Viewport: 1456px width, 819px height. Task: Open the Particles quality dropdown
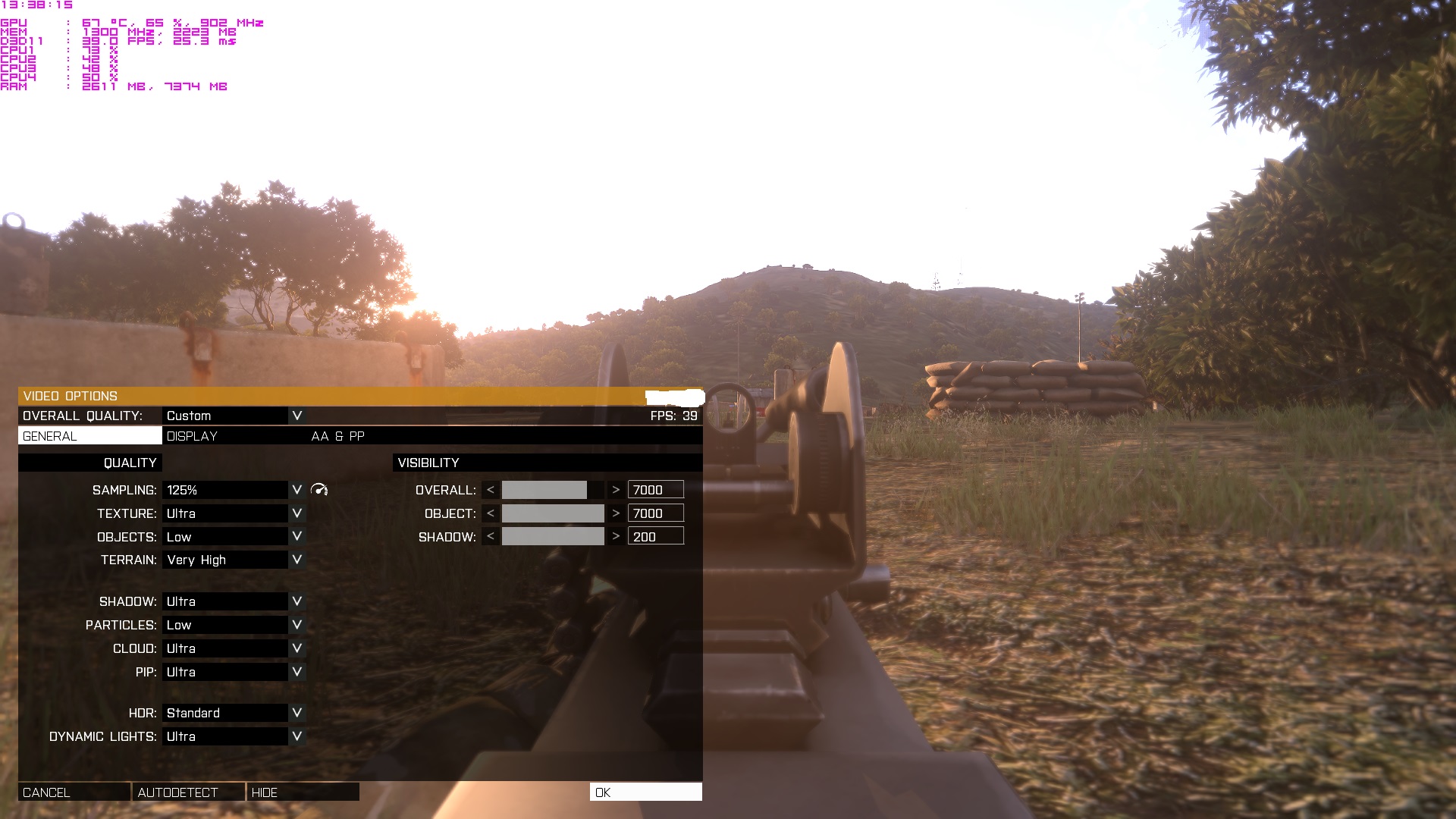pos(297,625)
